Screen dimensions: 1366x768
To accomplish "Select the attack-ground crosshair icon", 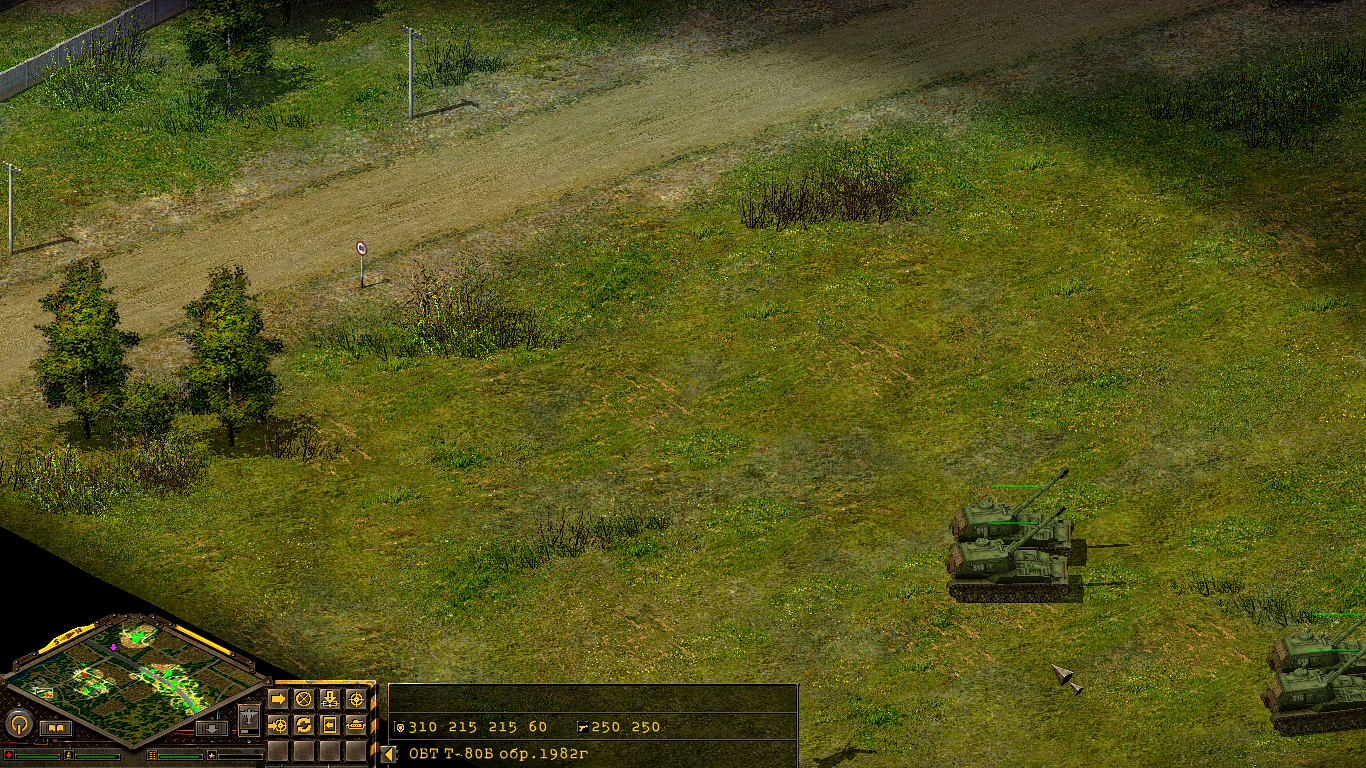I will pos(277,725).
